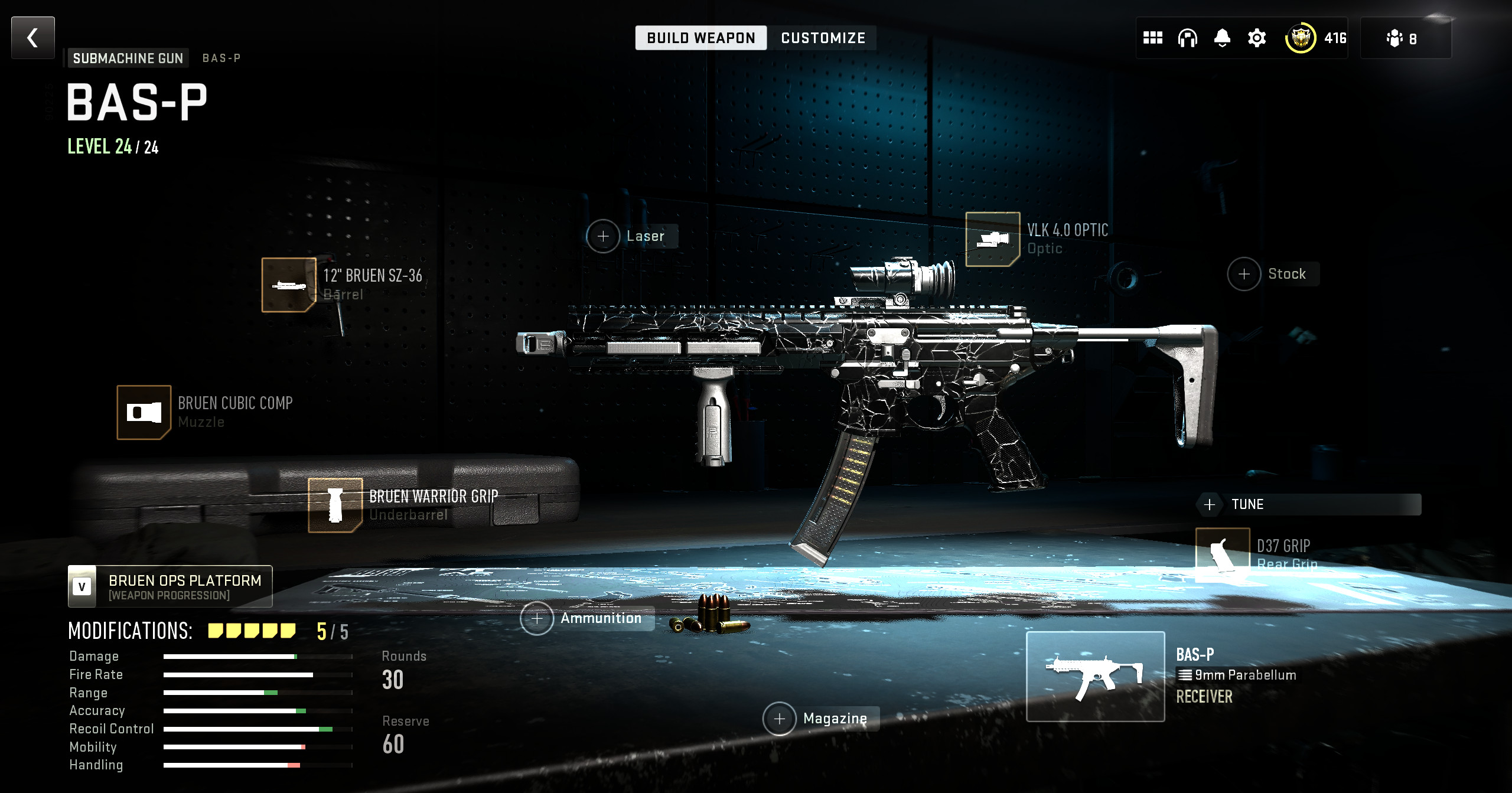Change the VLK 4.0 Optic attachment
Image resolution: width=1512 pixels, height=793 pixels.
point(992,239)
